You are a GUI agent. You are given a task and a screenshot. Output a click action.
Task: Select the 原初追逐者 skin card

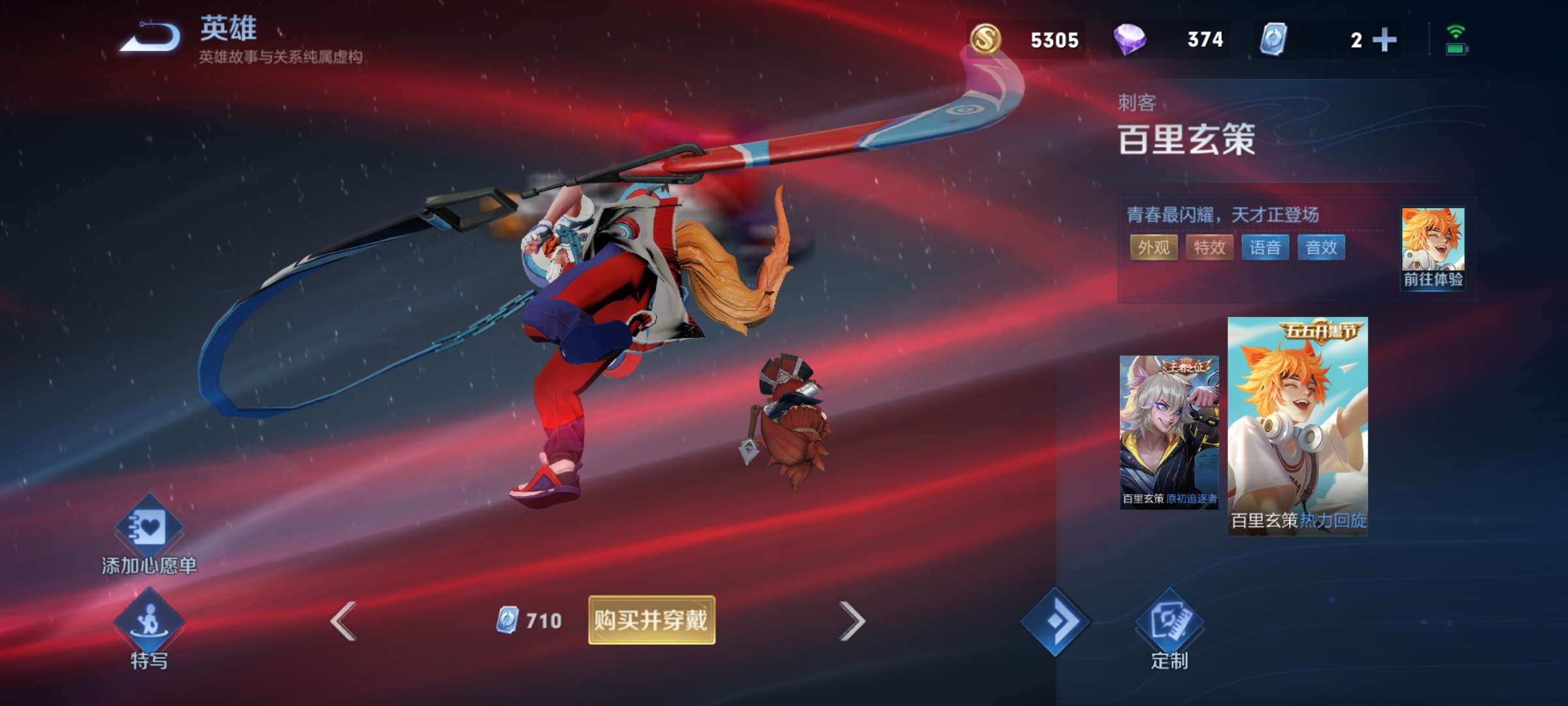1169,431
